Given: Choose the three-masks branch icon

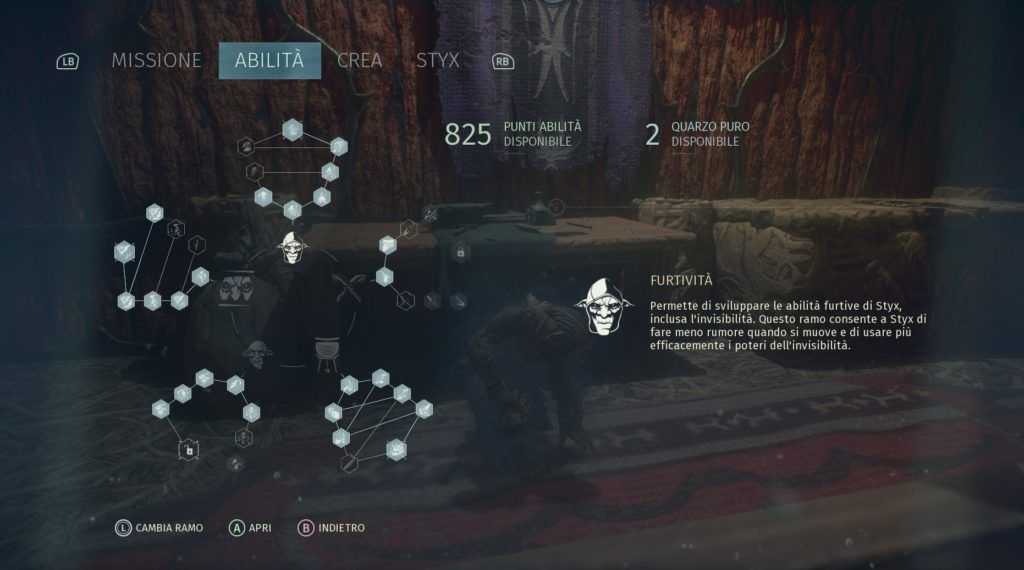Looking at the screenshot, I should tap(236, 288).
